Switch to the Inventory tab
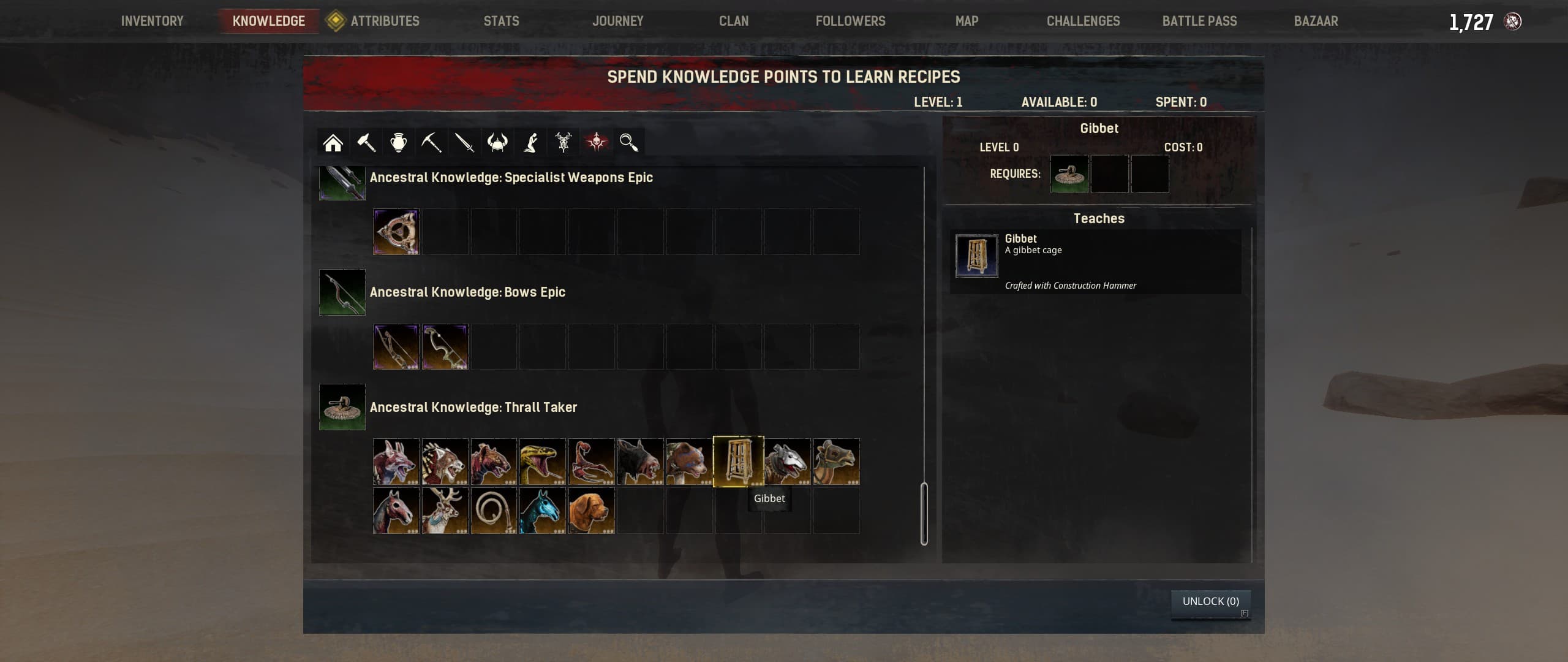Image resolution: width=1568 pixels, height=662 pixels. click(x=153, y=20)
